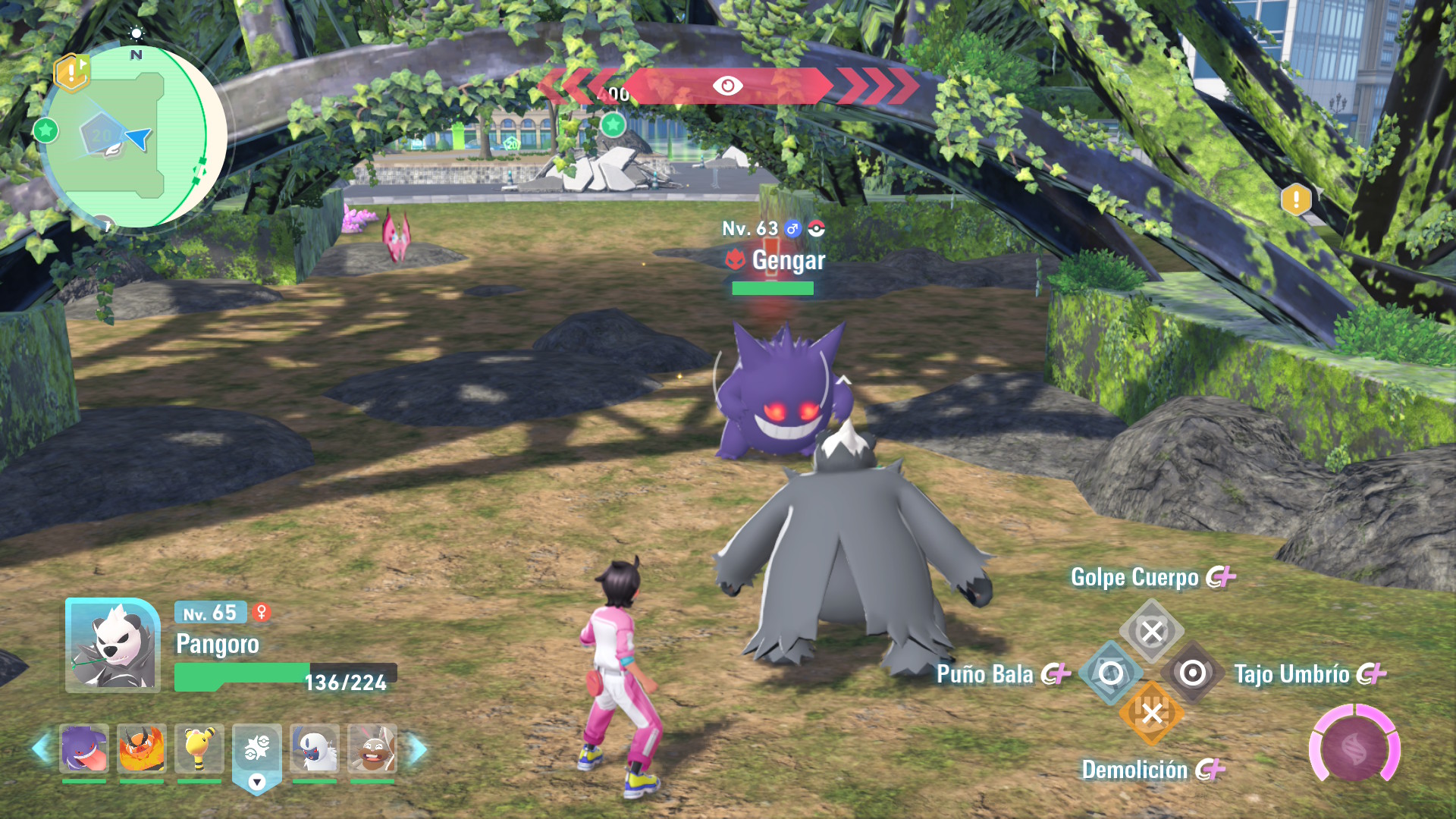Select the Golpe Cuerpo move
The height and width of the screenshot is (819, 1456).
1151,631
